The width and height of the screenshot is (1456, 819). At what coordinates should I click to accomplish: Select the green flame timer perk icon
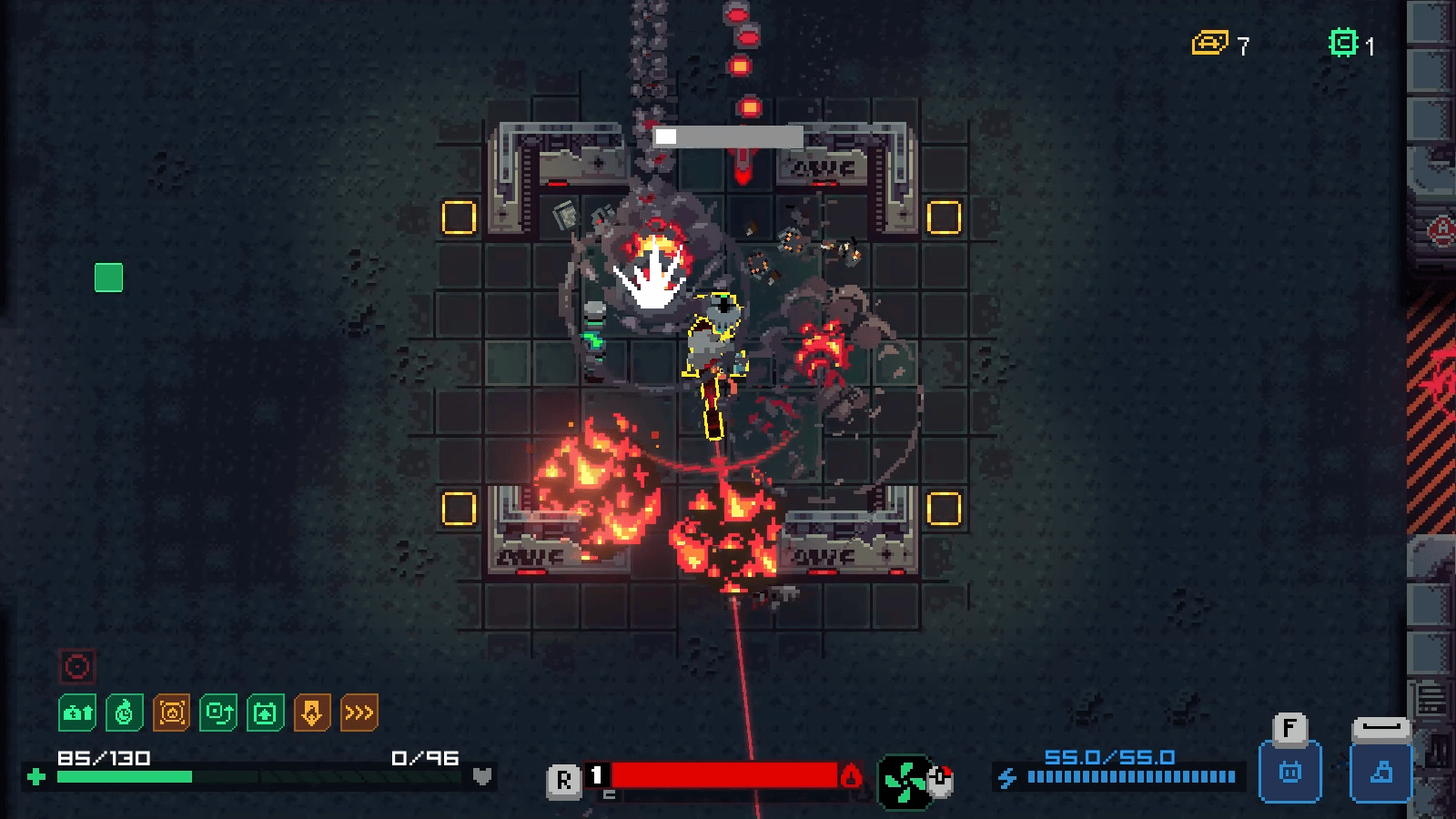pyautogui.click(x=125, y=713)
